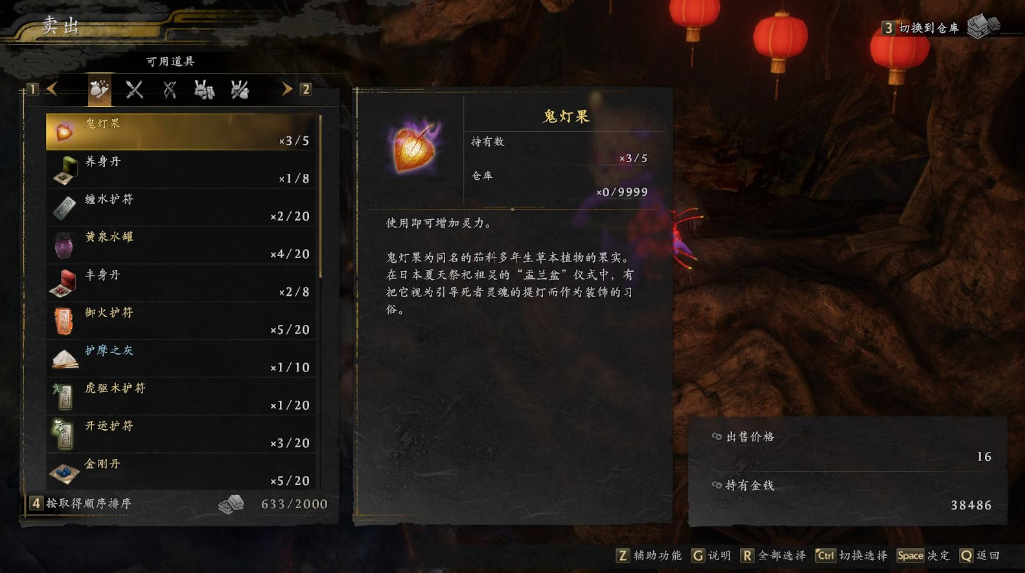Choose 全部选择 to select all items
This screenshot has width=1025, height=573.
coord(776,556)
